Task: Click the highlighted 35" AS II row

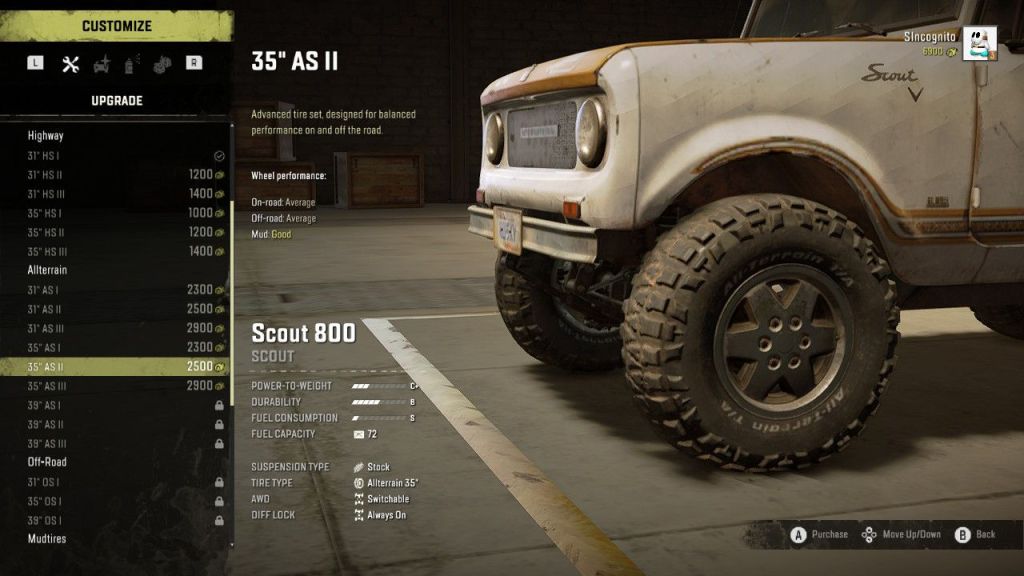Action: click(115, 367)
